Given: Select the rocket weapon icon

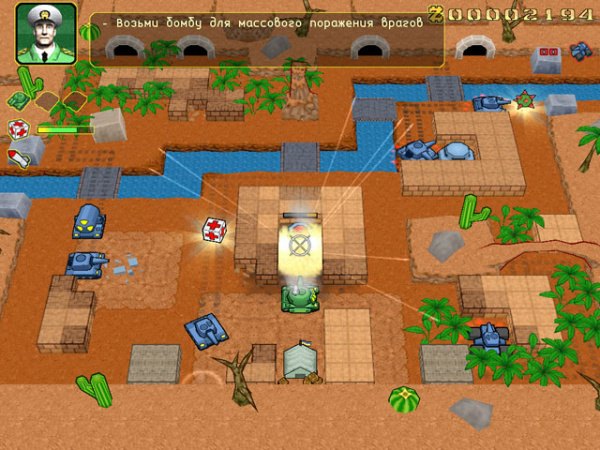Looking at the screenshot, I should pyautogui.click(x=17, y=157).
